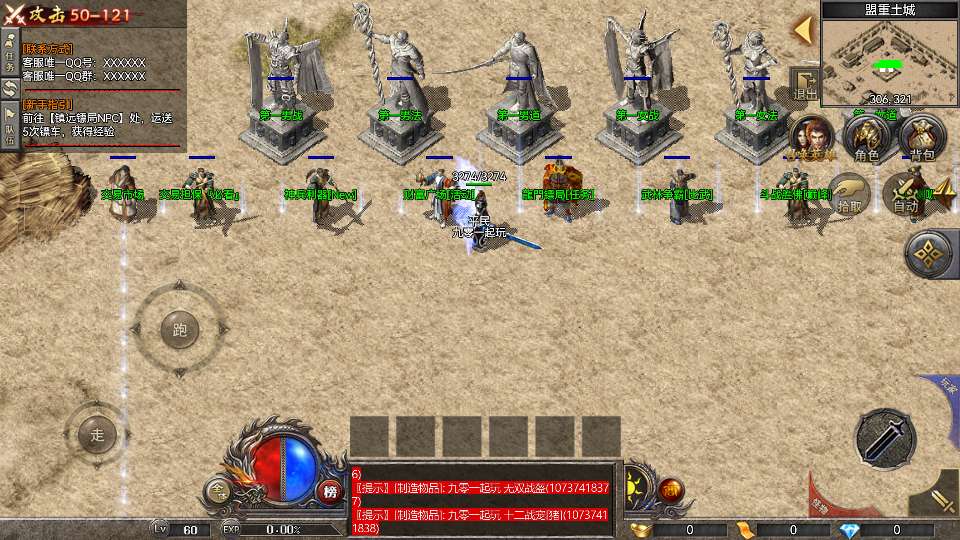The height and width of the screenshot is (540, 960).
Task: Switch to the 队伍 team tab
Action: tap(9, 126)
